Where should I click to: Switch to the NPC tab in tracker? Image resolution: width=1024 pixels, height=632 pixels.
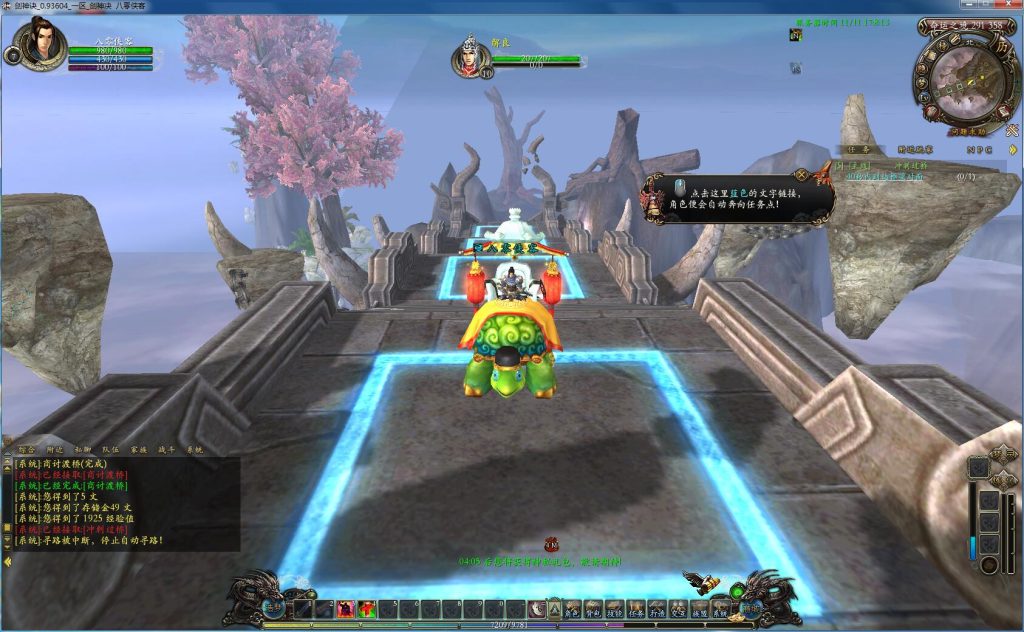pyautogui.click(x=979, y=149)
